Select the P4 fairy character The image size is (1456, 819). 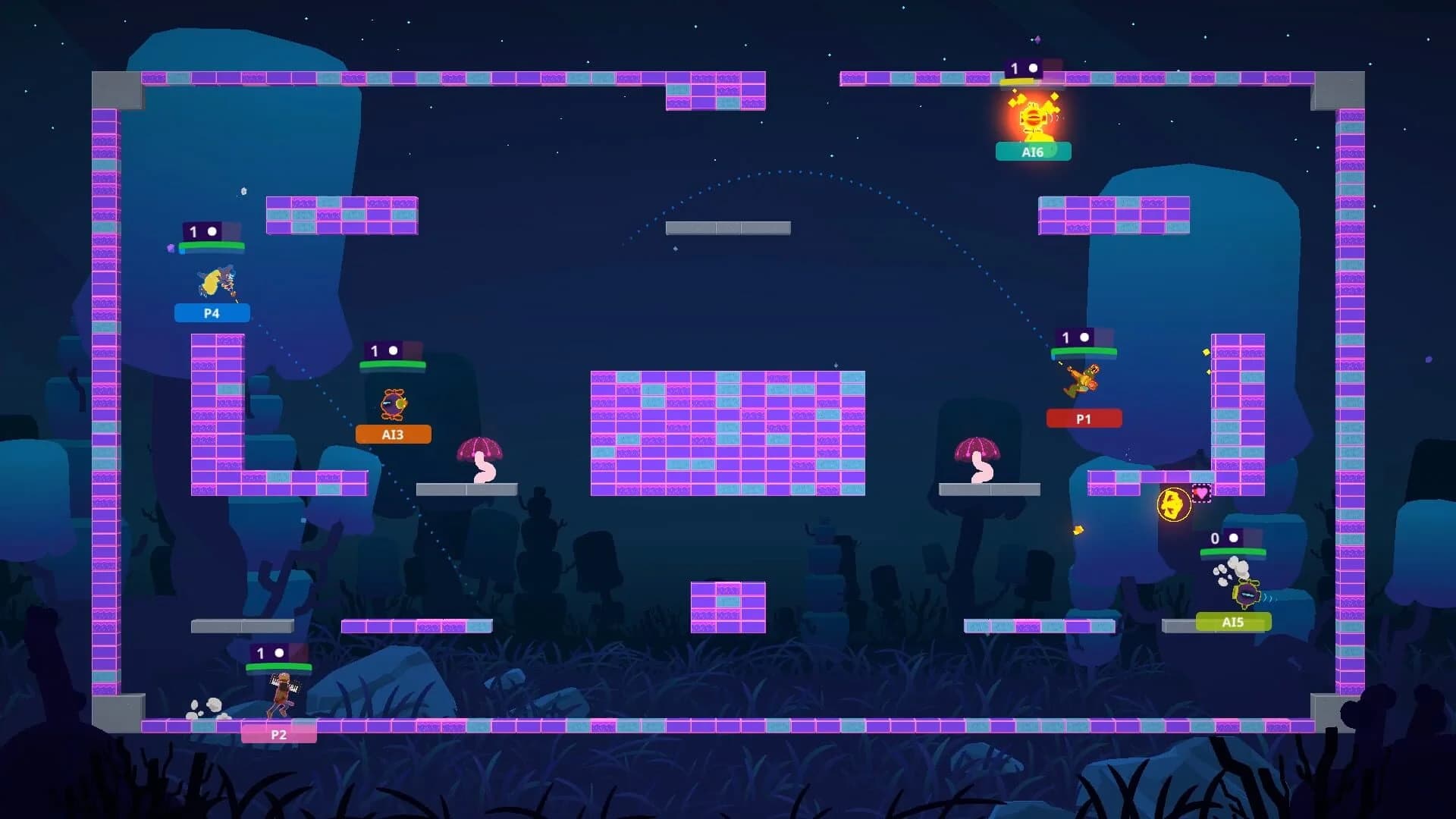tap(218, 281)
